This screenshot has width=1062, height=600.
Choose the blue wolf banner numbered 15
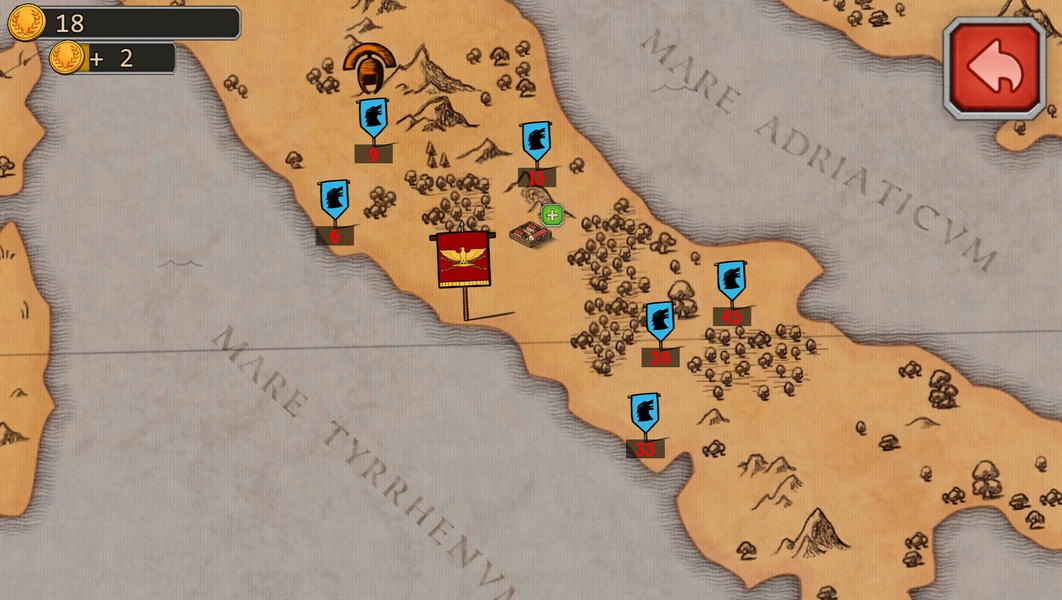coord(536,142)
